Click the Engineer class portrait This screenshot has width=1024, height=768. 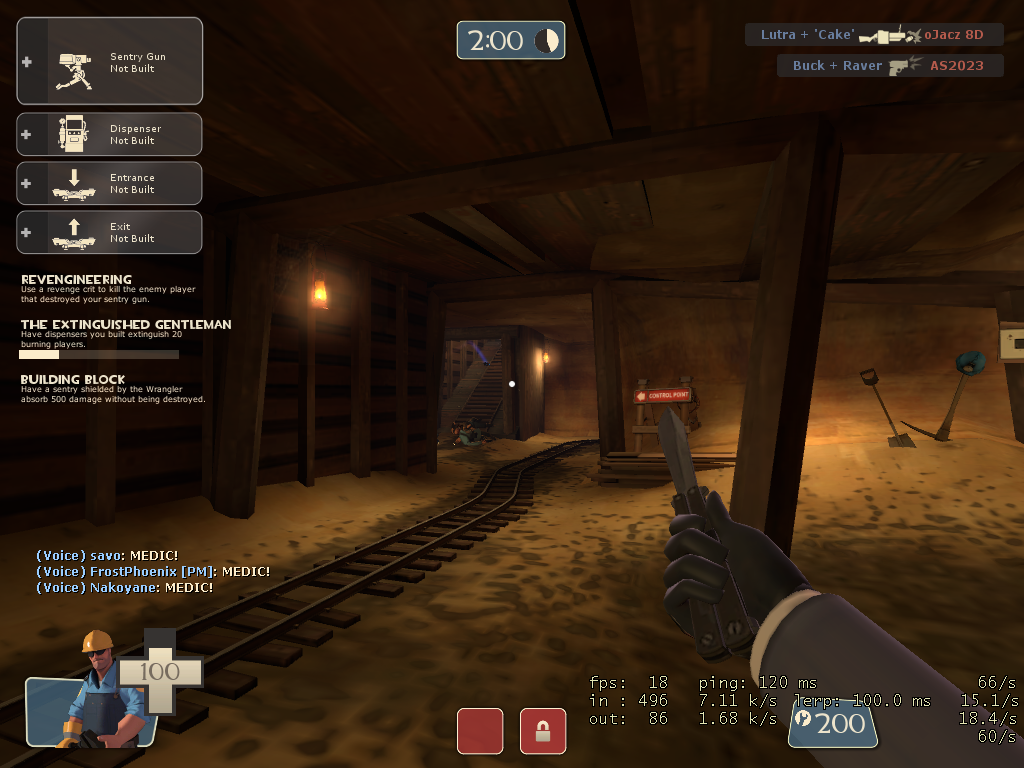[x=92, y=692]
